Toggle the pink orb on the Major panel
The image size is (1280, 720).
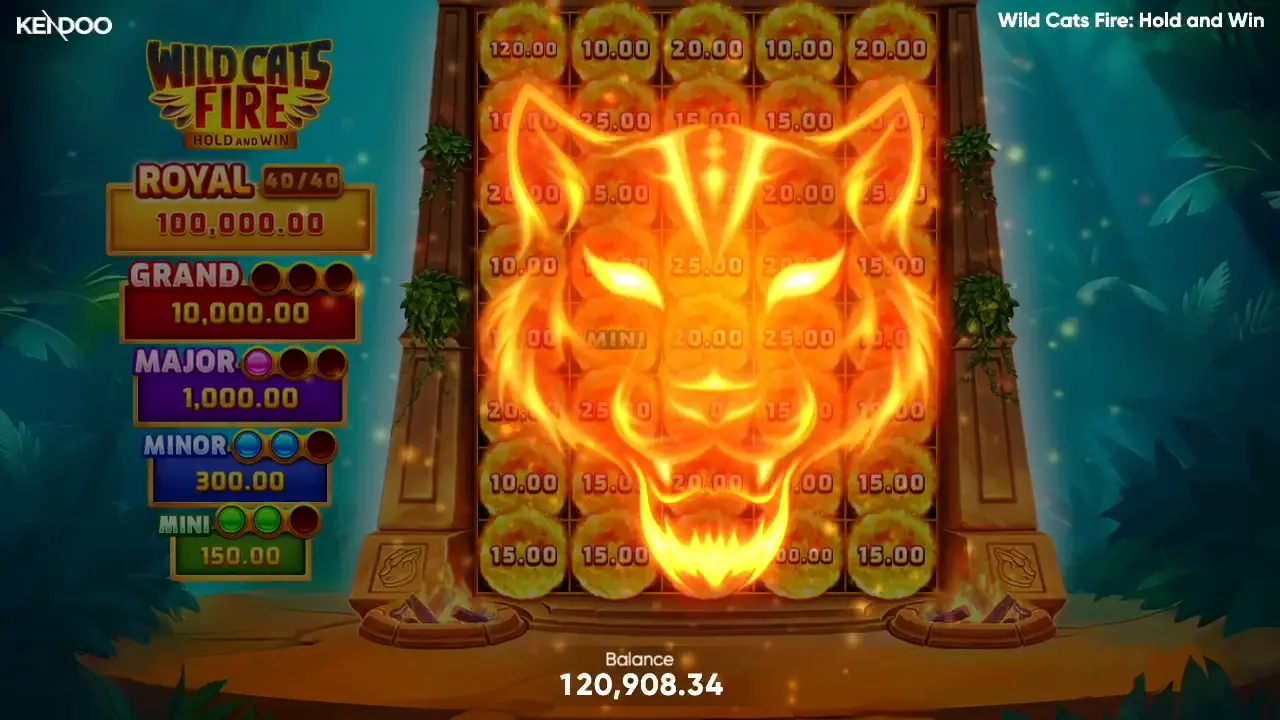pos(258,362)
